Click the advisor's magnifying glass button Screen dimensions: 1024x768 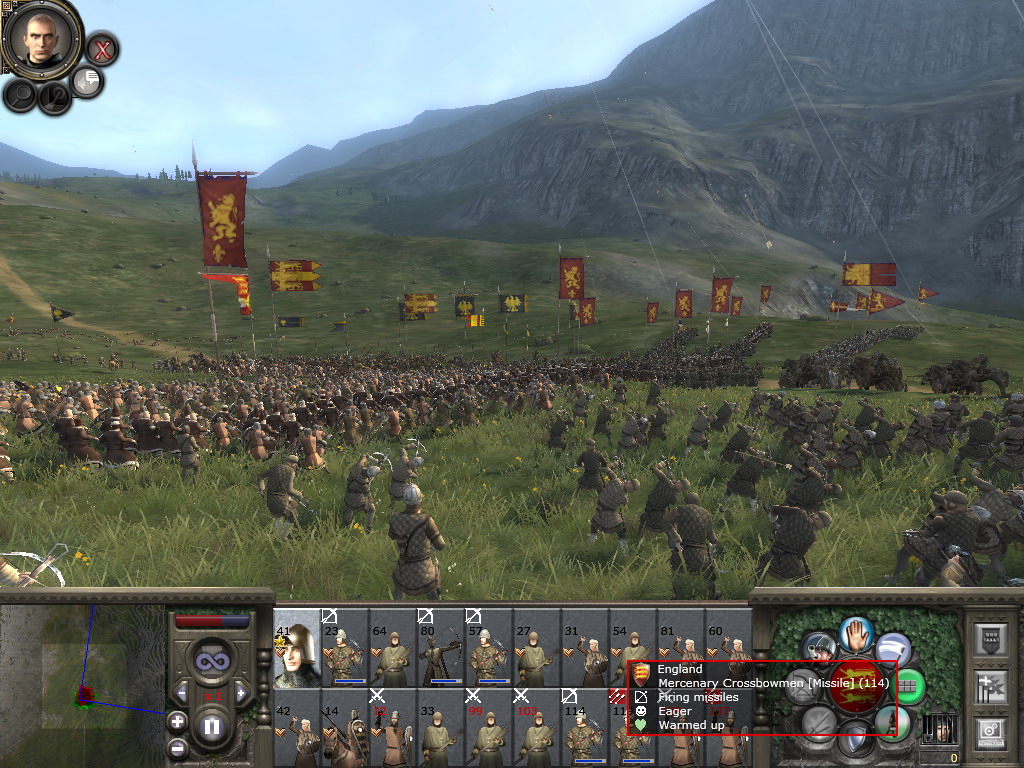click(20, 95)
